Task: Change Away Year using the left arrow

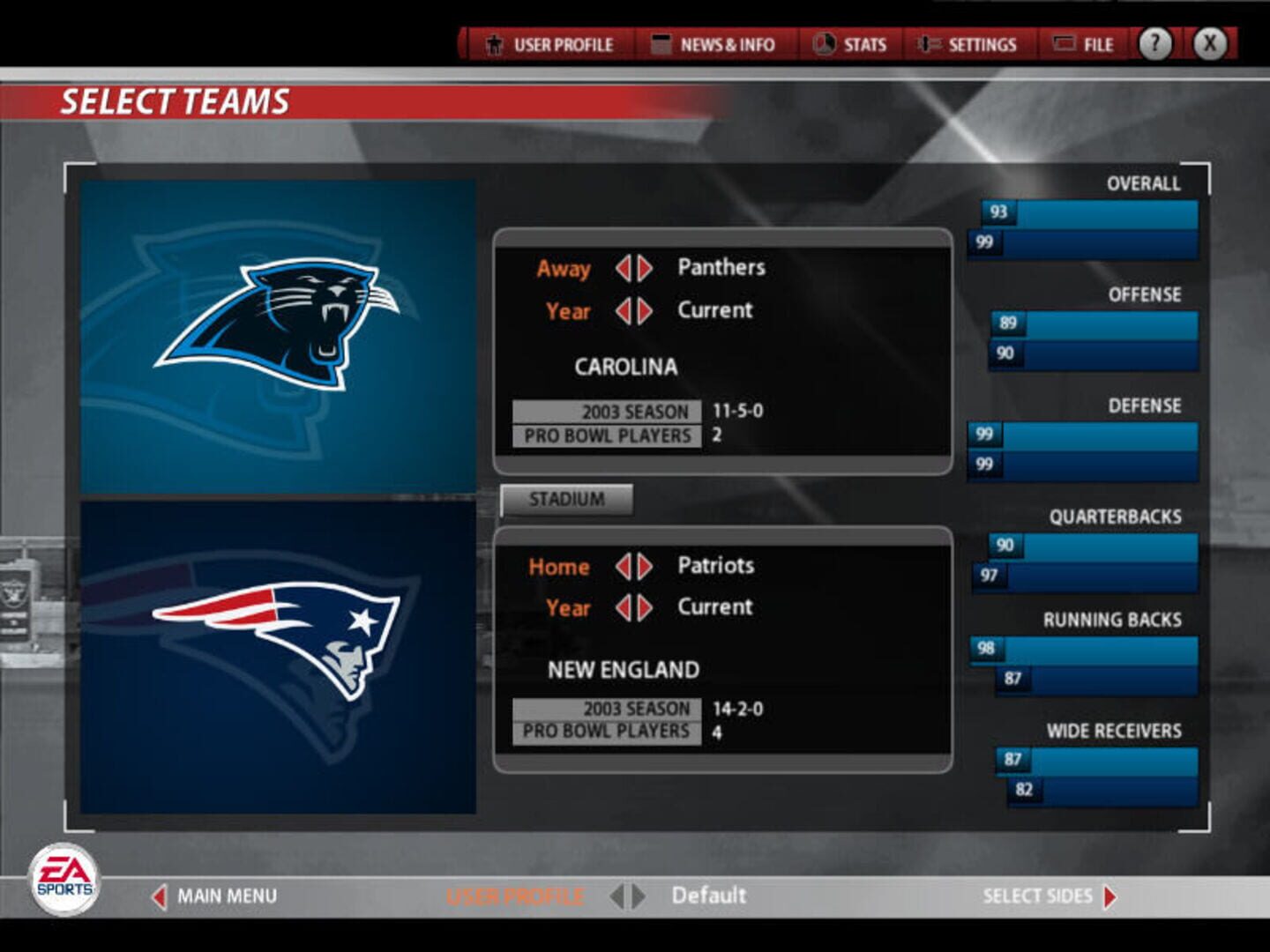Action: tap(624, 310)
